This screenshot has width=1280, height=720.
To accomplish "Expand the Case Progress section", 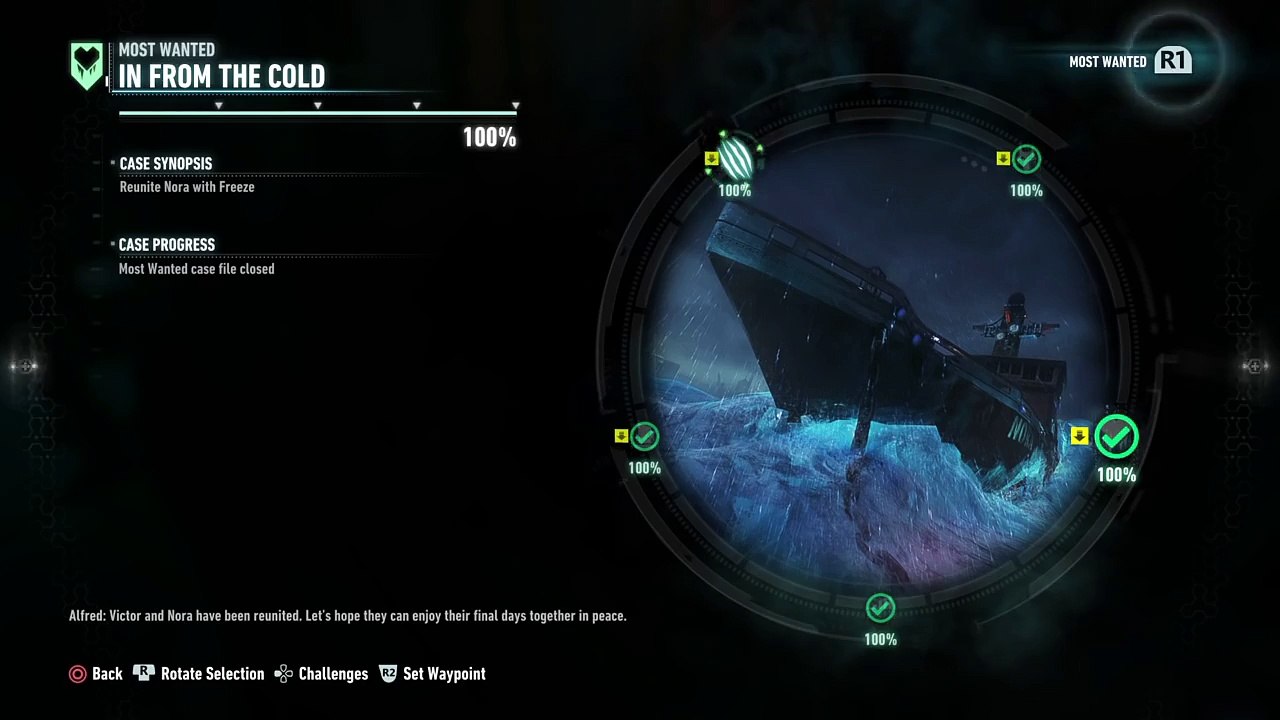I will pyautogui.click(x=167, y=245).
